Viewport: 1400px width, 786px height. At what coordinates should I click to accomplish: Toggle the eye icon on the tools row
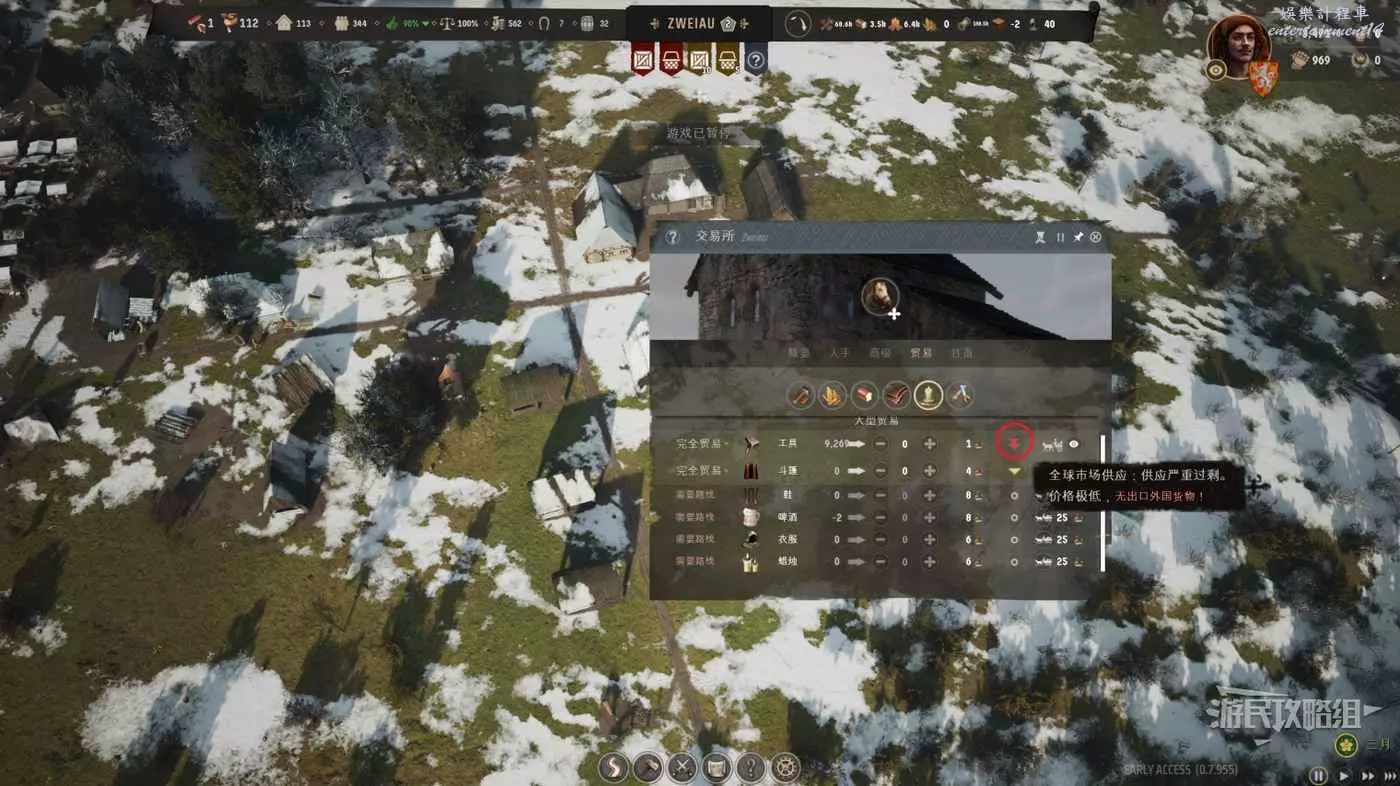click(1074, 444)
